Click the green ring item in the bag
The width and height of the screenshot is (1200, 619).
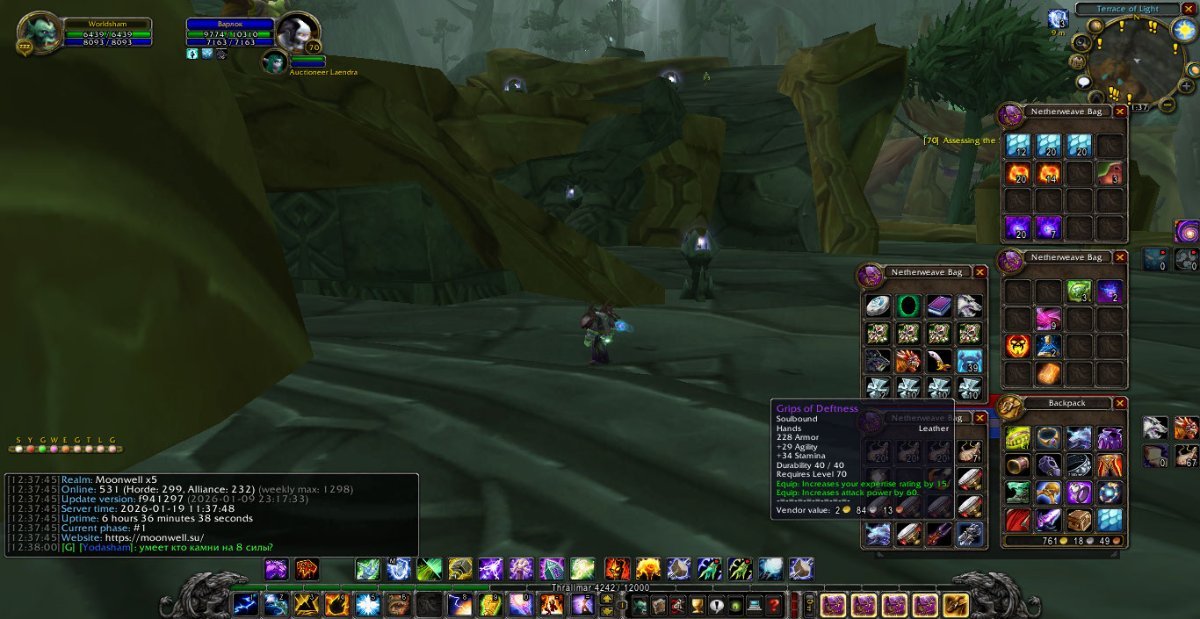pyautogui.click(x=908, y=306)
